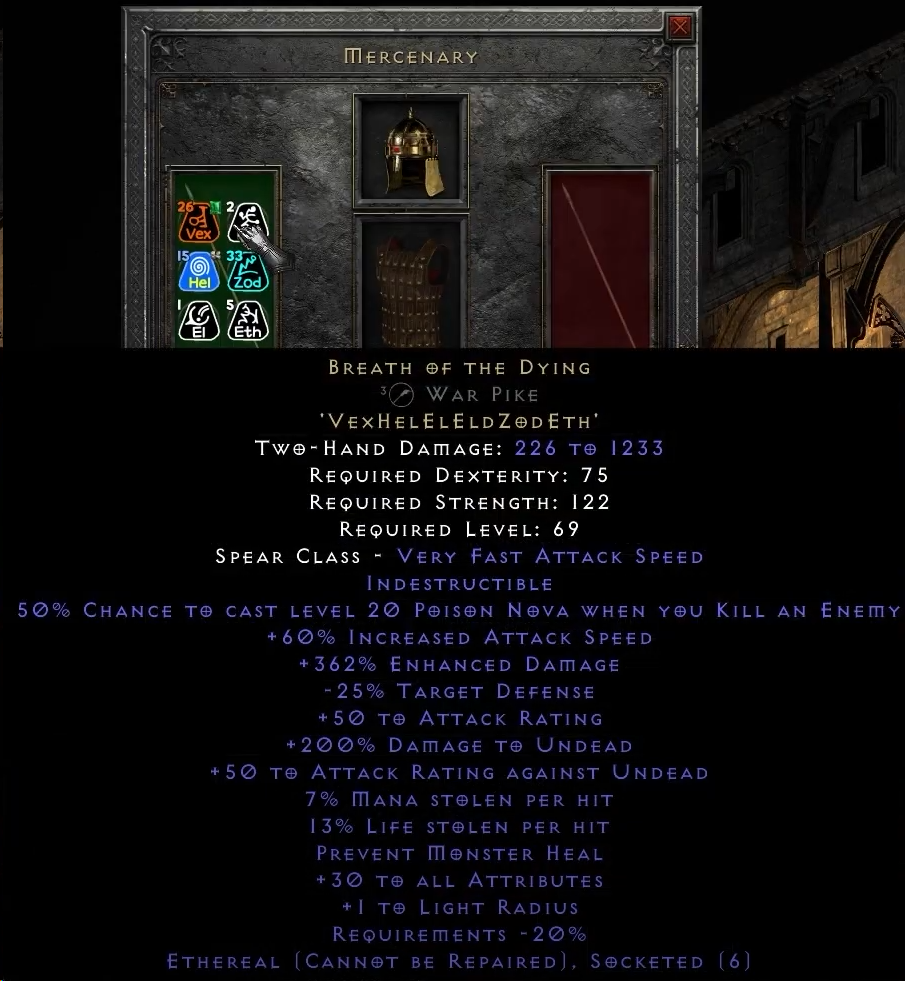Select the red off-hand slot with spear shadow
905x981 pixels.
click(600, 260)
